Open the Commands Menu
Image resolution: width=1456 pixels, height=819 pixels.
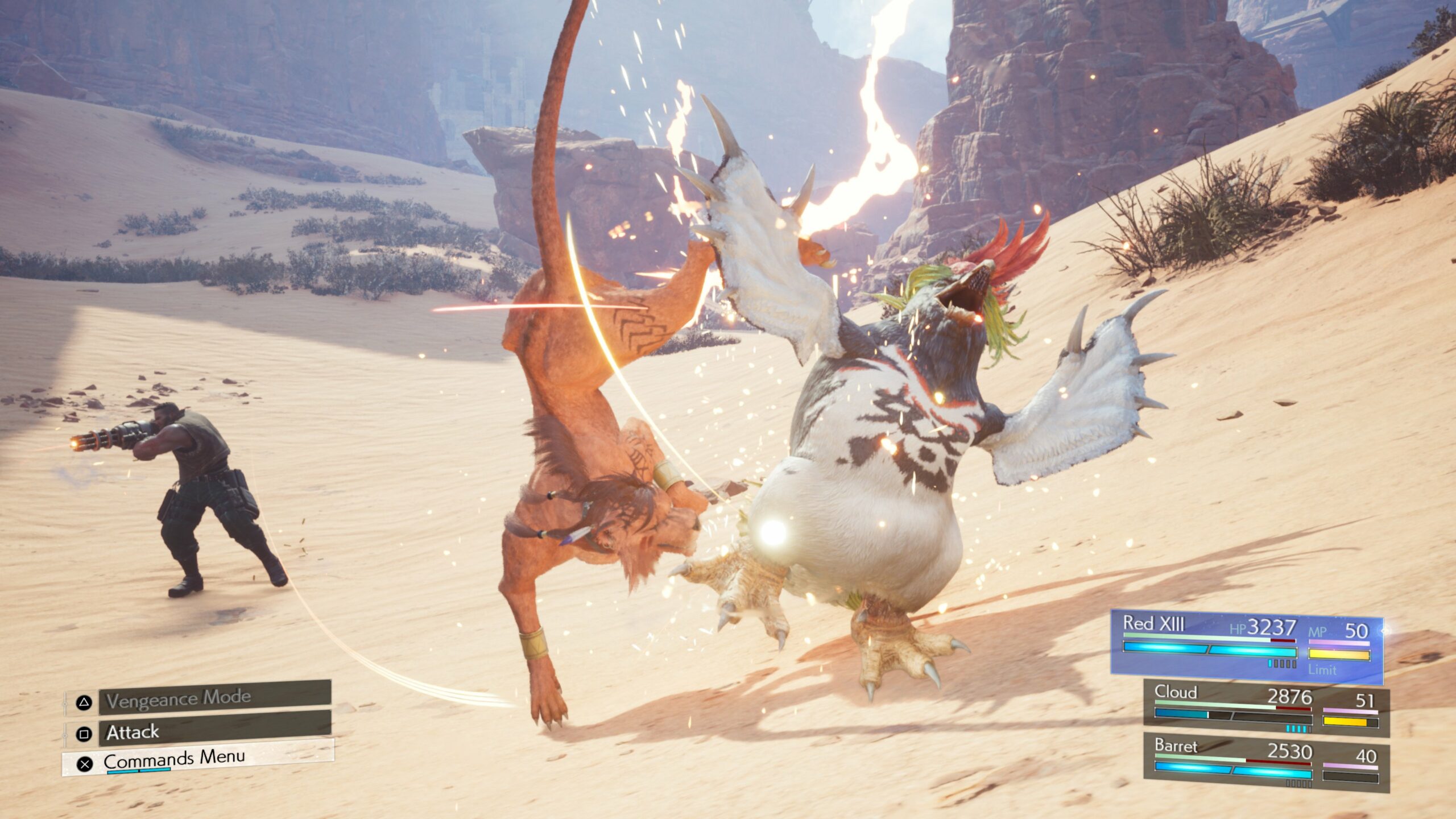tap(199, 759)
